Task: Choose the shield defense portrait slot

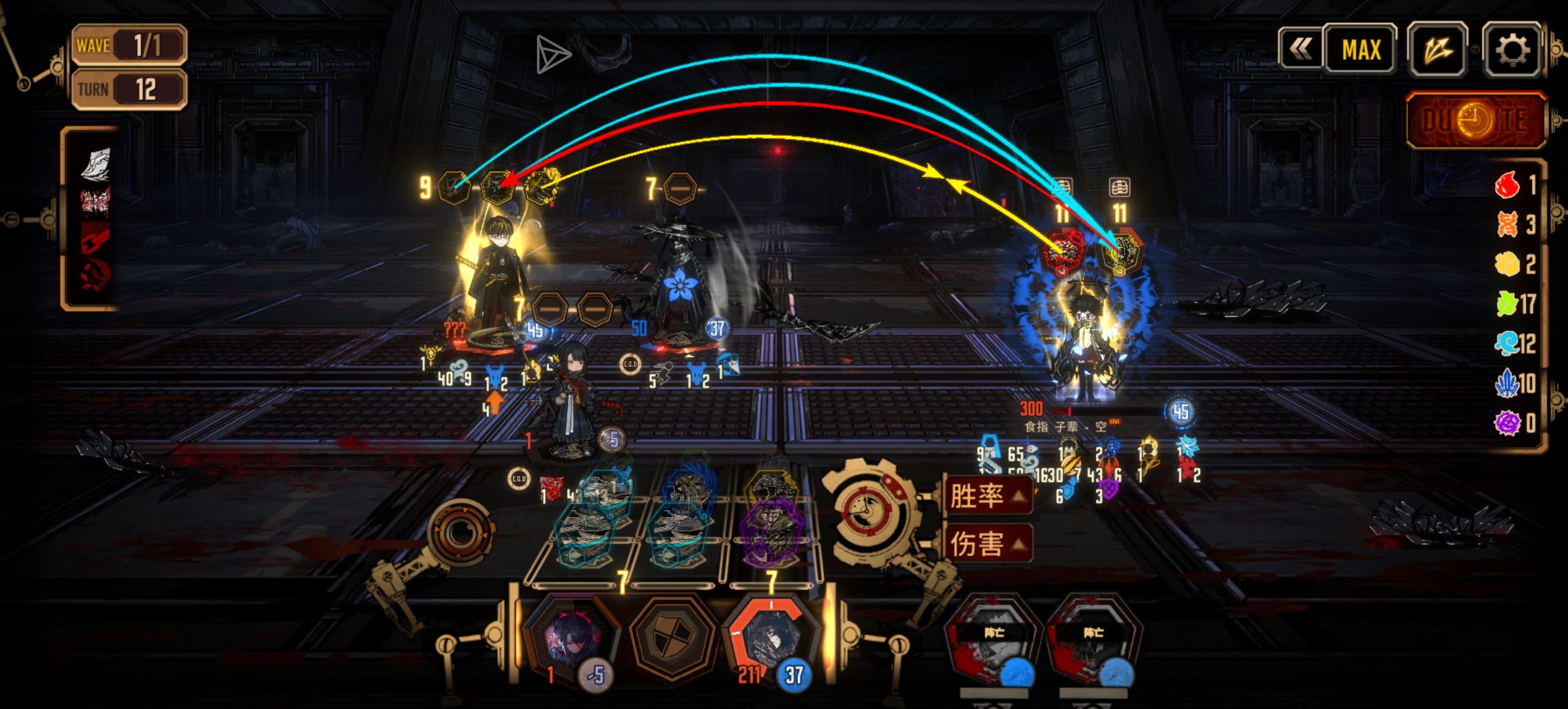Action: [x=671, y=637]
